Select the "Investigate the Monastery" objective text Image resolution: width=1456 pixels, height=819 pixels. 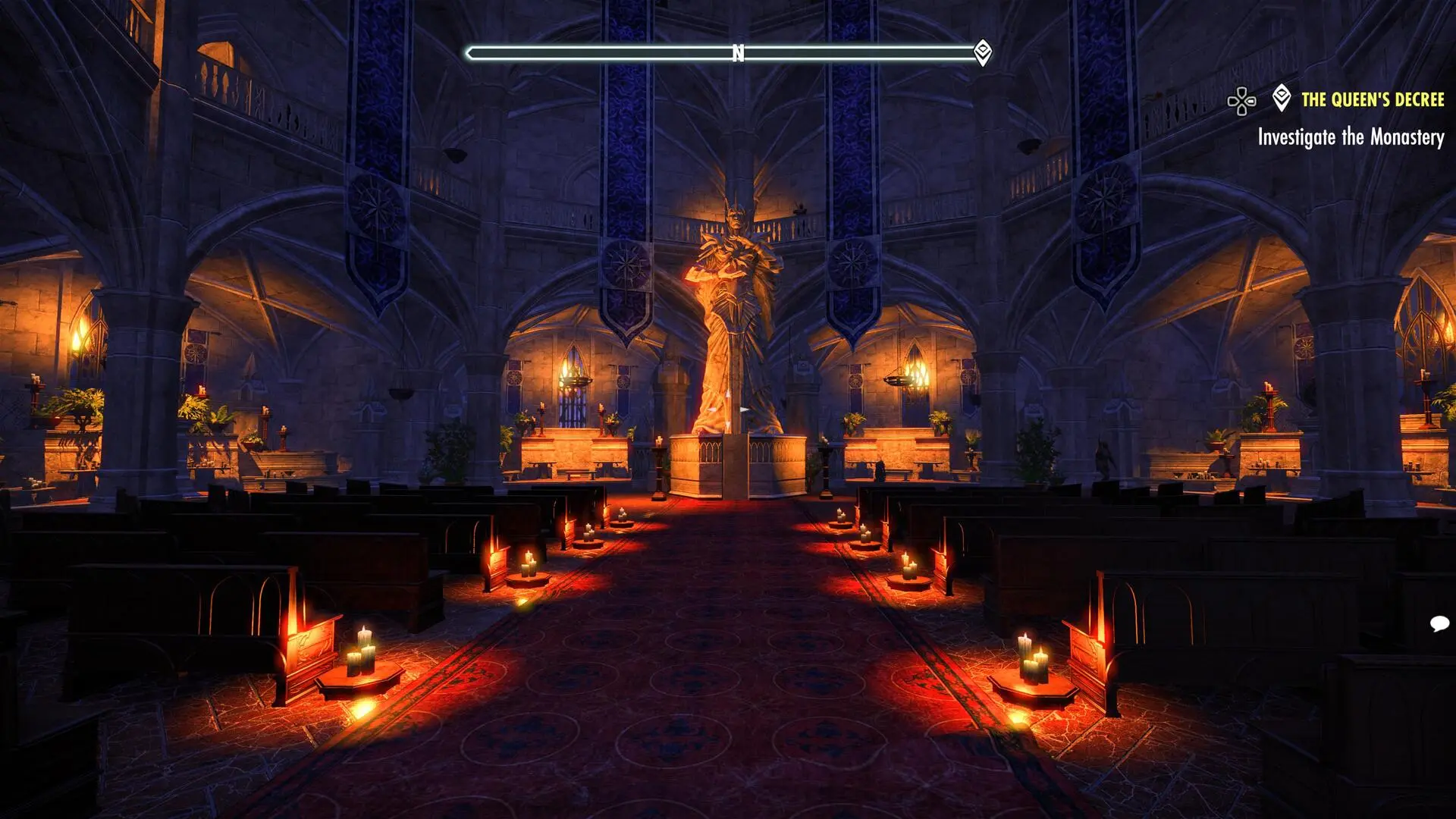pos(1352,139)
